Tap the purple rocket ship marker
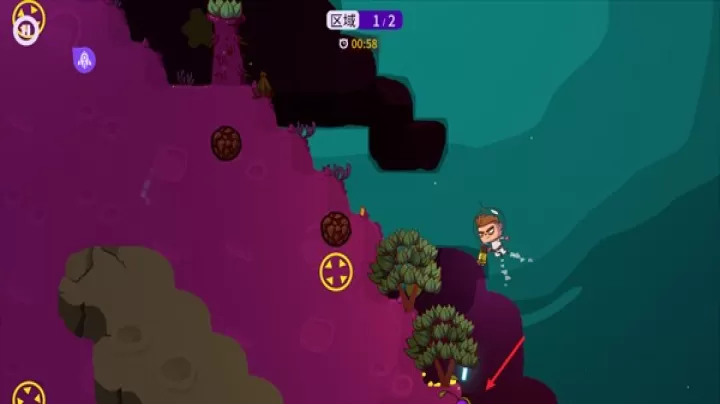Image resolution: width=720 pixels, height=404 pixels. click(x=84, y=60)
